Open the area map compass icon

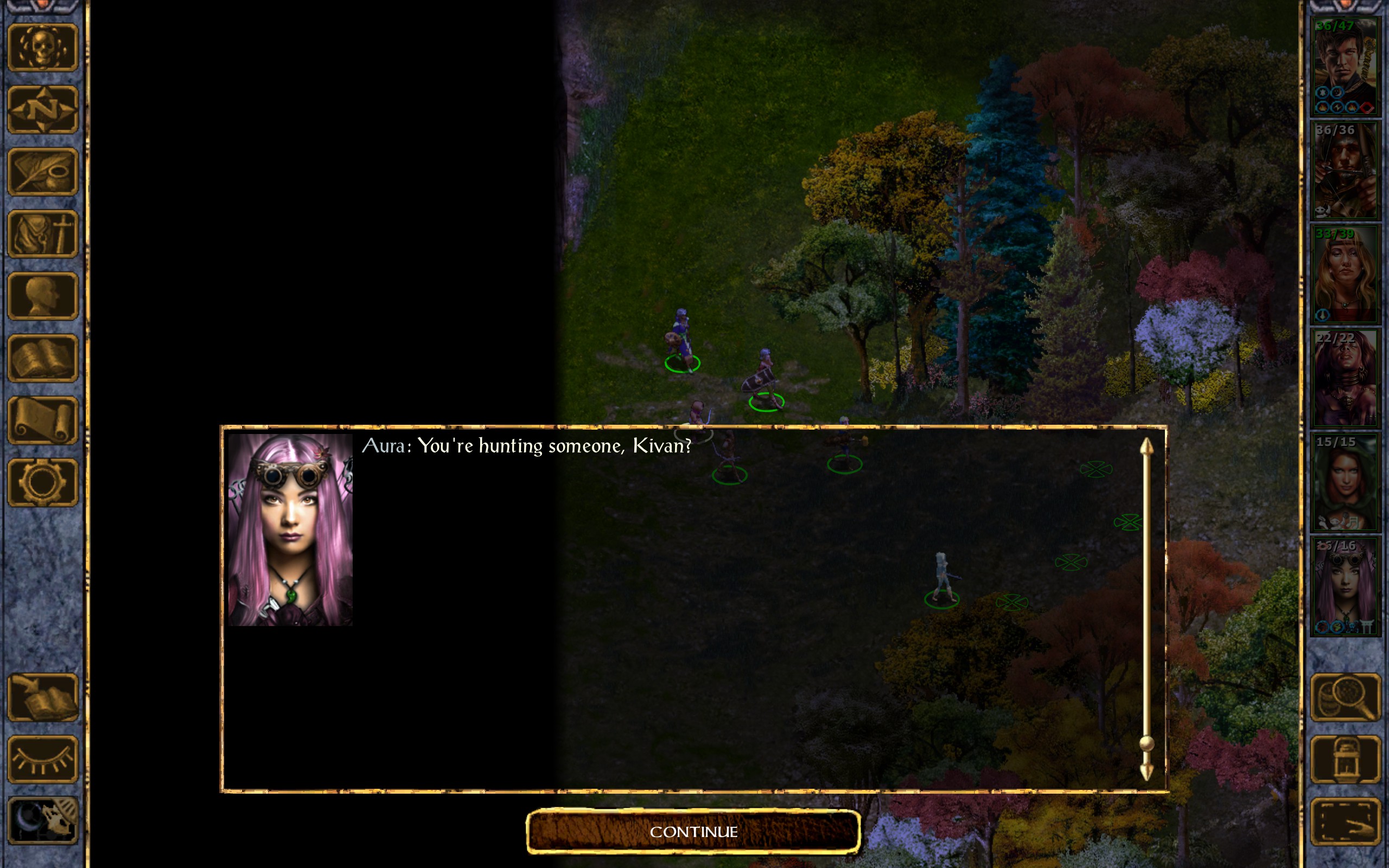pyautogui.click(x=42, y=110)
